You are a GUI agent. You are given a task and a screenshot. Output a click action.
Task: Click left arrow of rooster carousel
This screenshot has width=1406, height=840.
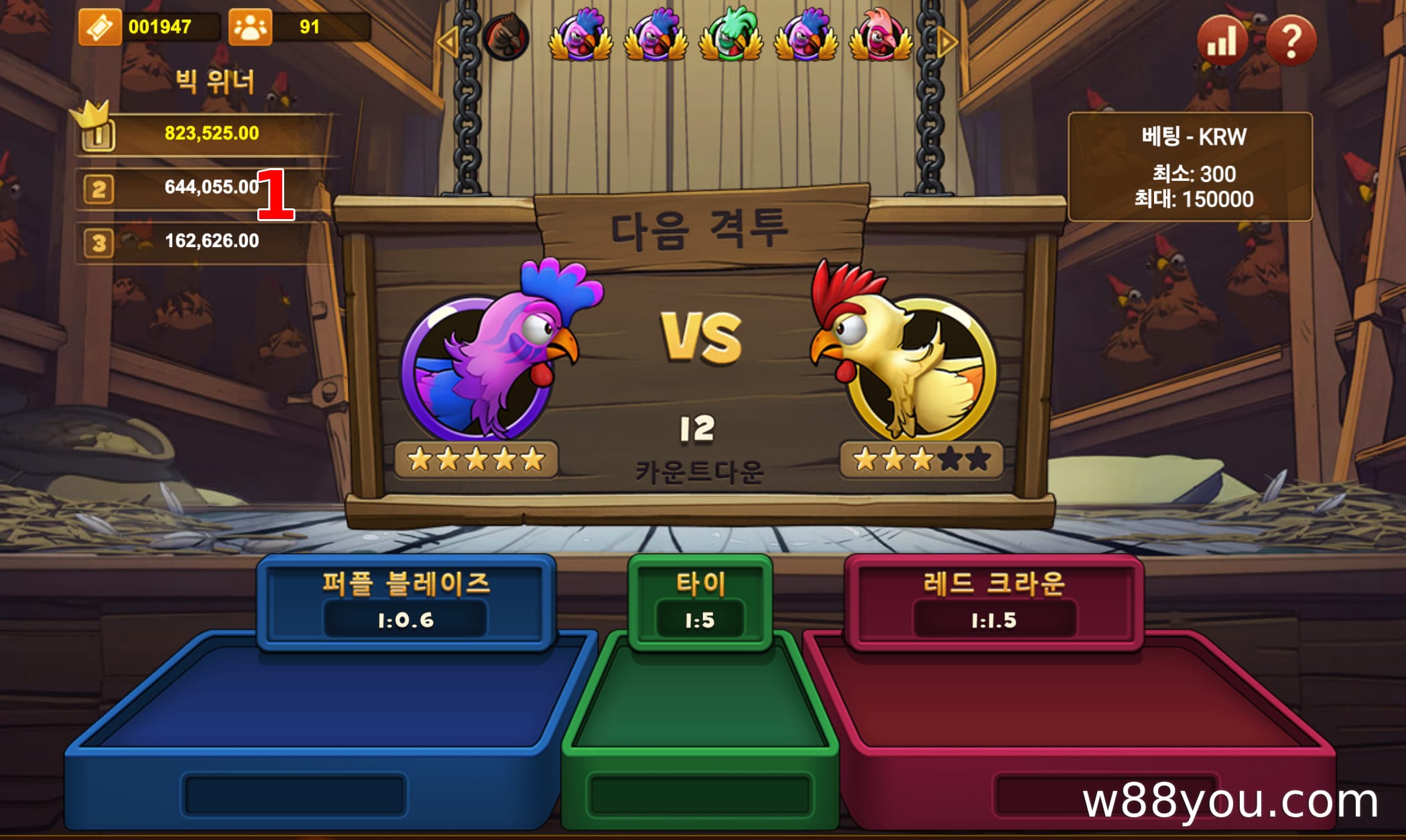click(x=446, y=42)
